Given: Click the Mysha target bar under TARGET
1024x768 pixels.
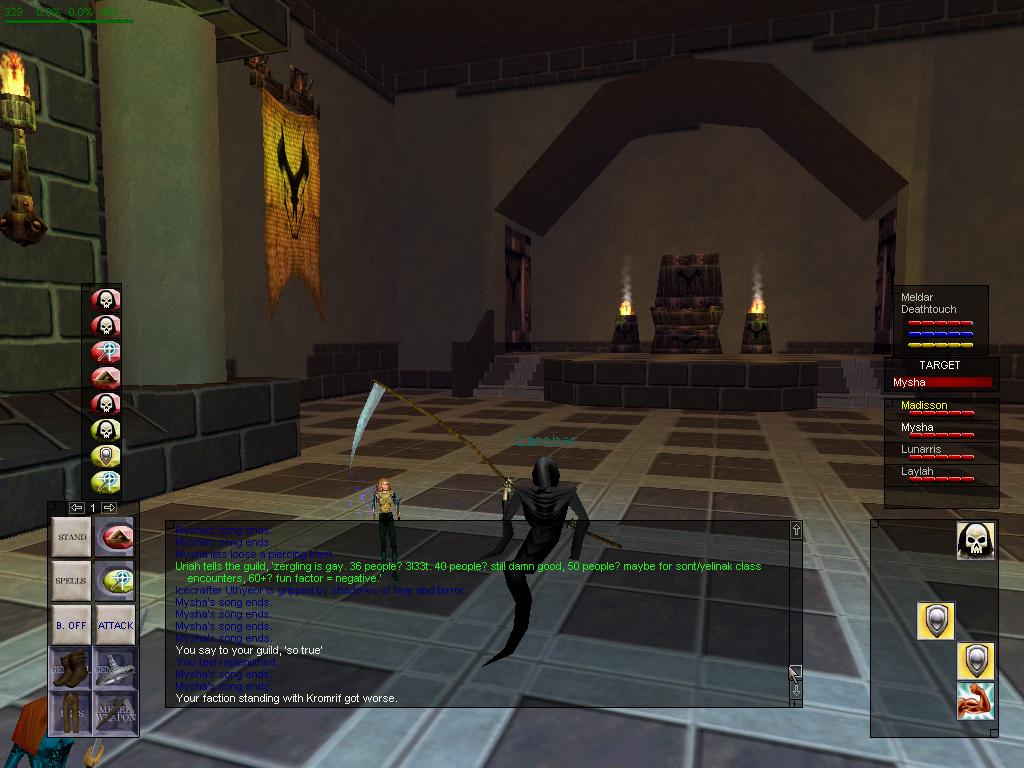Looking at the screenshot, I should click(x=942, y=382).
